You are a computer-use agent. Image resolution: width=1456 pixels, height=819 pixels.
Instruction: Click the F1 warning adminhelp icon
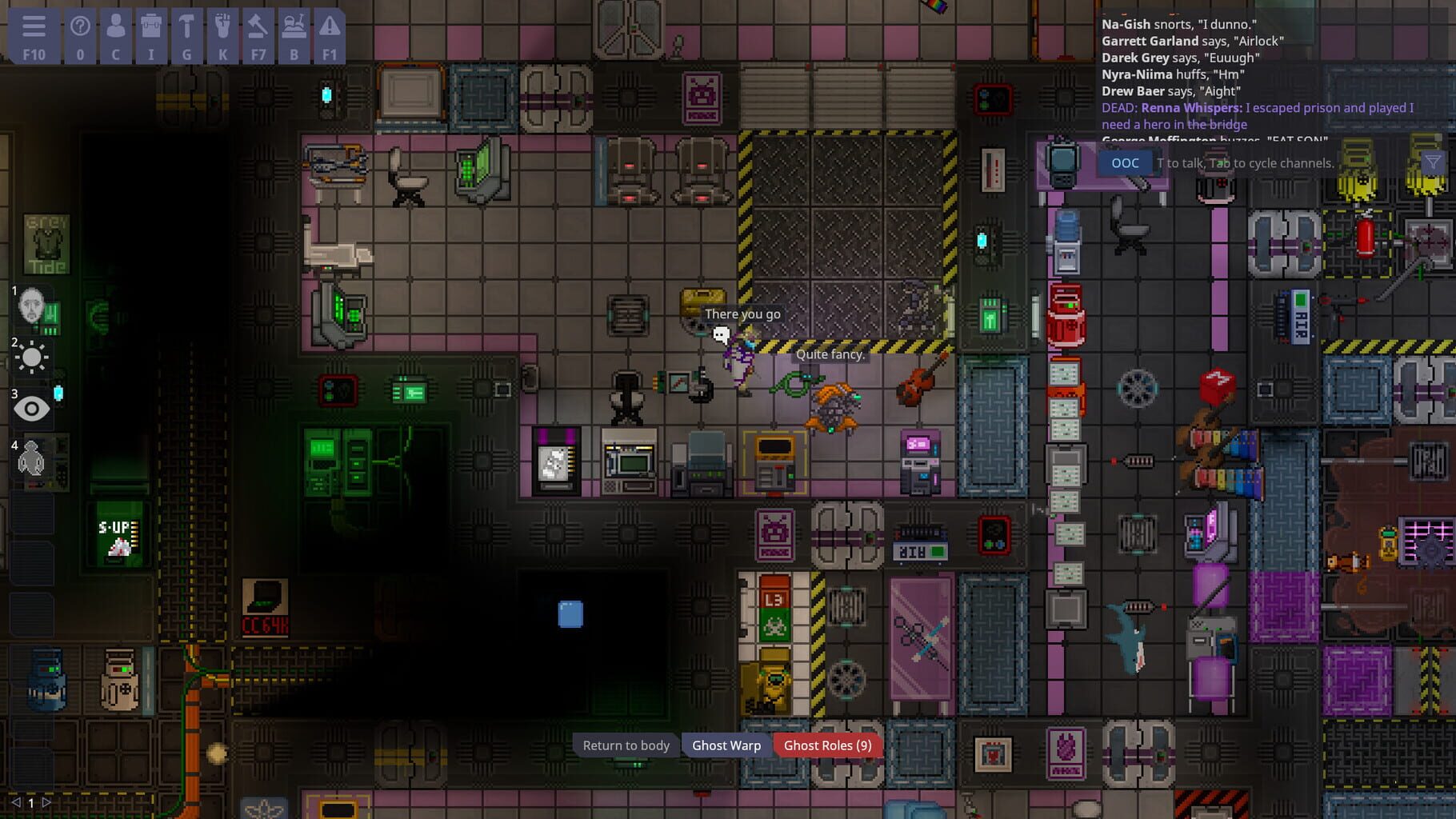point(328,33)
